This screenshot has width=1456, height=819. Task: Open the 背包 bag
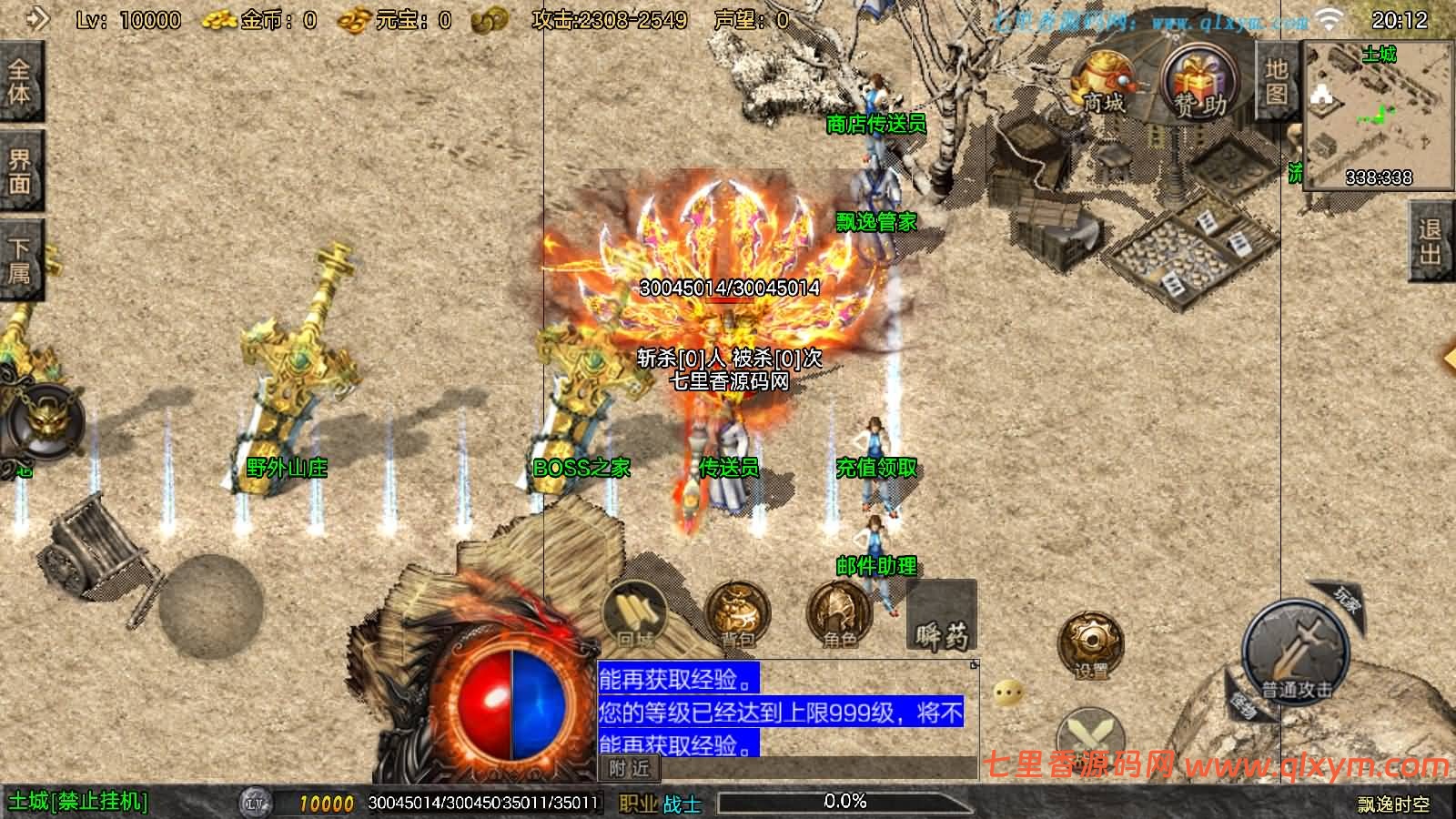(x=738, y=615)
